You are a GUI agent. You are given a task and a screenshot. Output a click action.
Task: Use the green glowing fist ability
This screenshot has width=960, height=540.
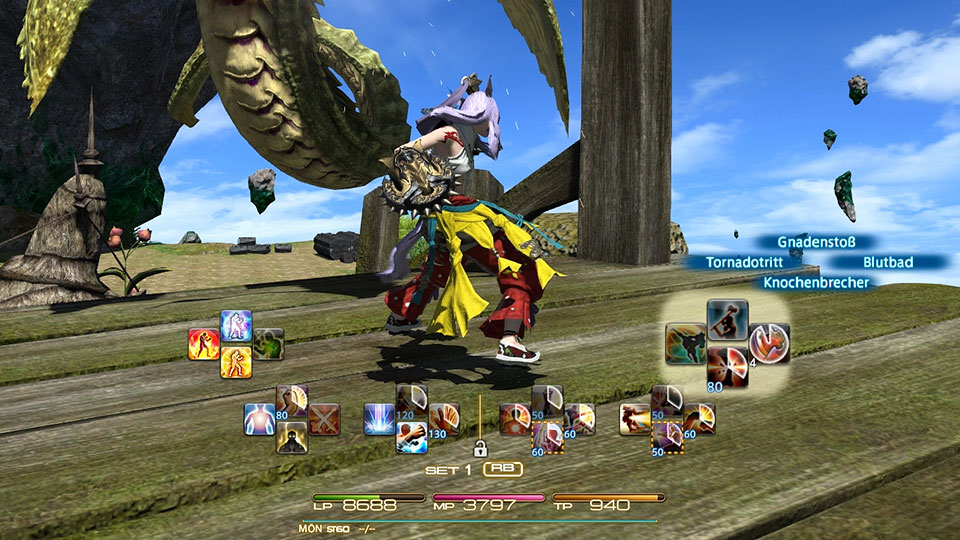(x=268, y=344)
